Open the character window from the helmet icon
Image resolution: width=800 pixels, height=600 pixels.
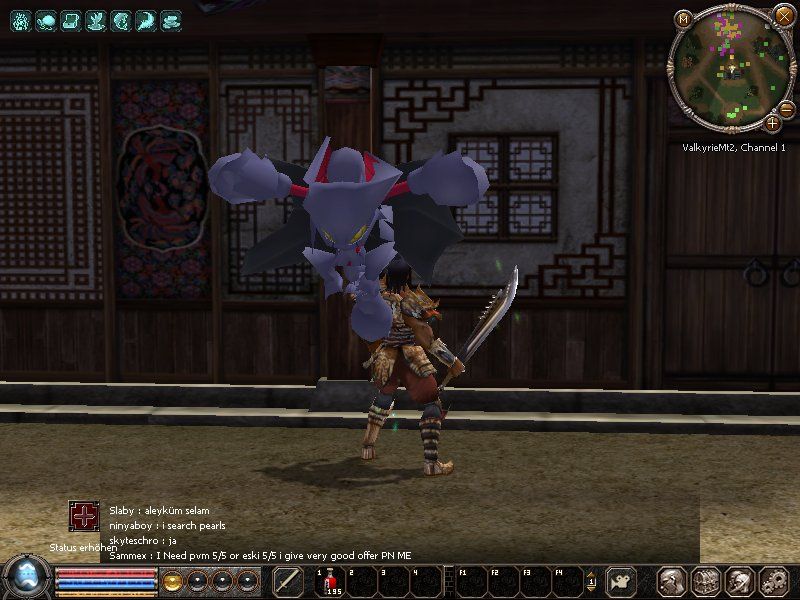coord(671,580)
